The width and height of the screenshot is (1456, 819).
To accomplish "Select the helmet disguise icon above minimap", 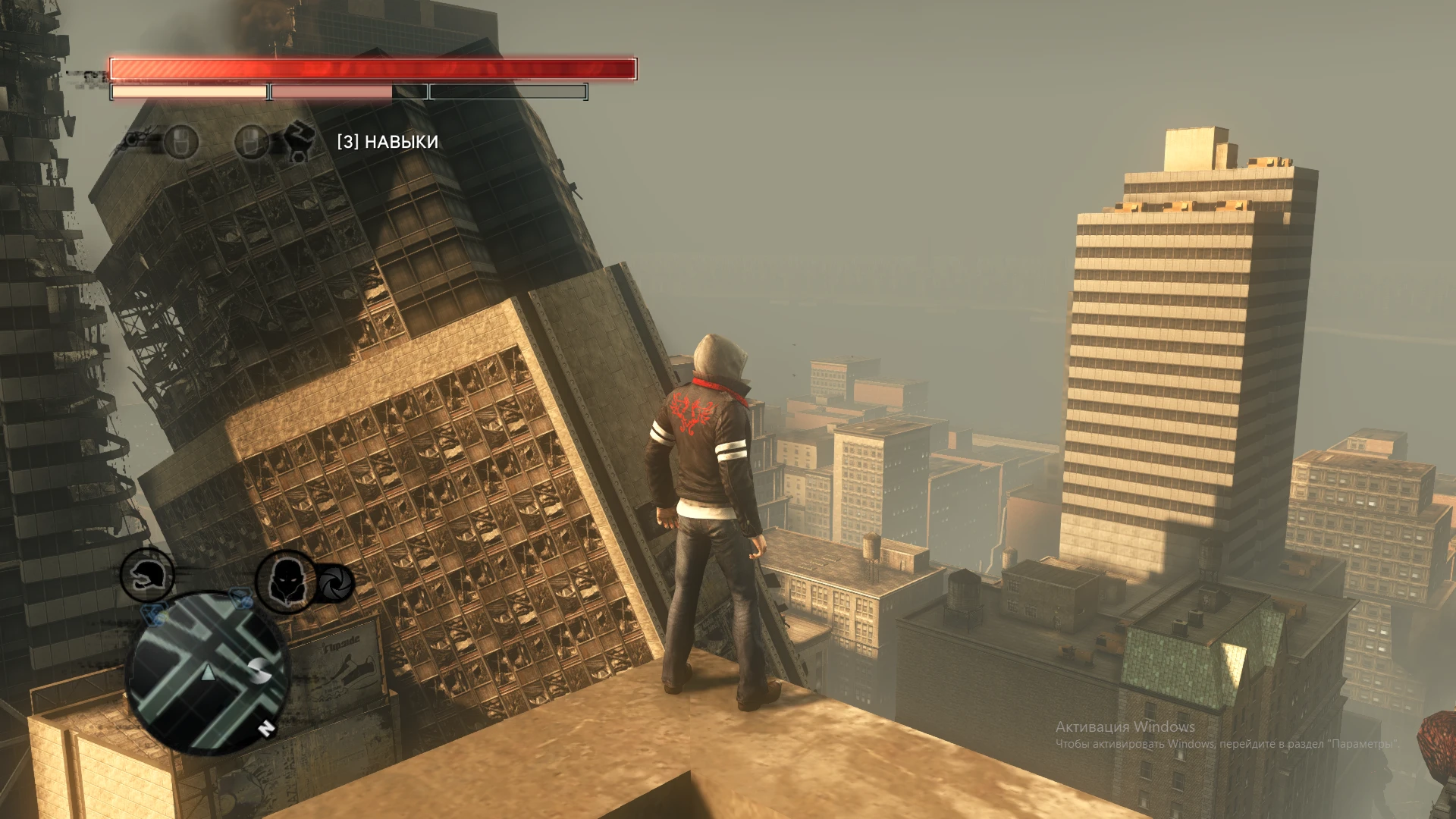I will [146, 576].
